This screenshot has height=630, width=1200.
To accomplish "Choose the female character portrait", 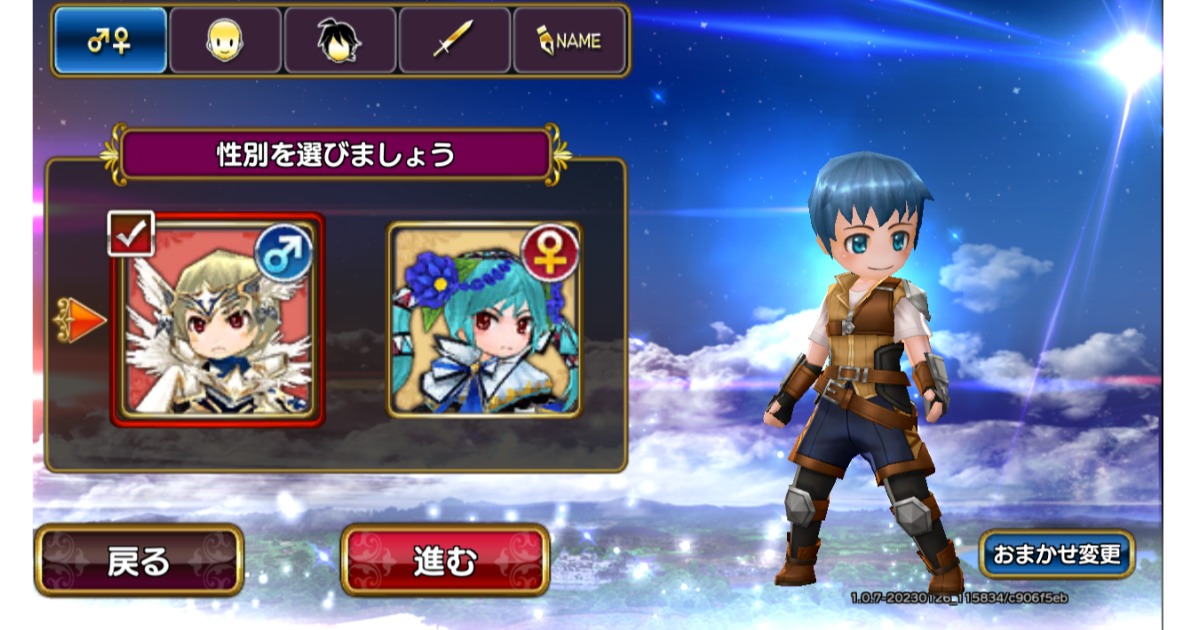I will coord(484,320).
